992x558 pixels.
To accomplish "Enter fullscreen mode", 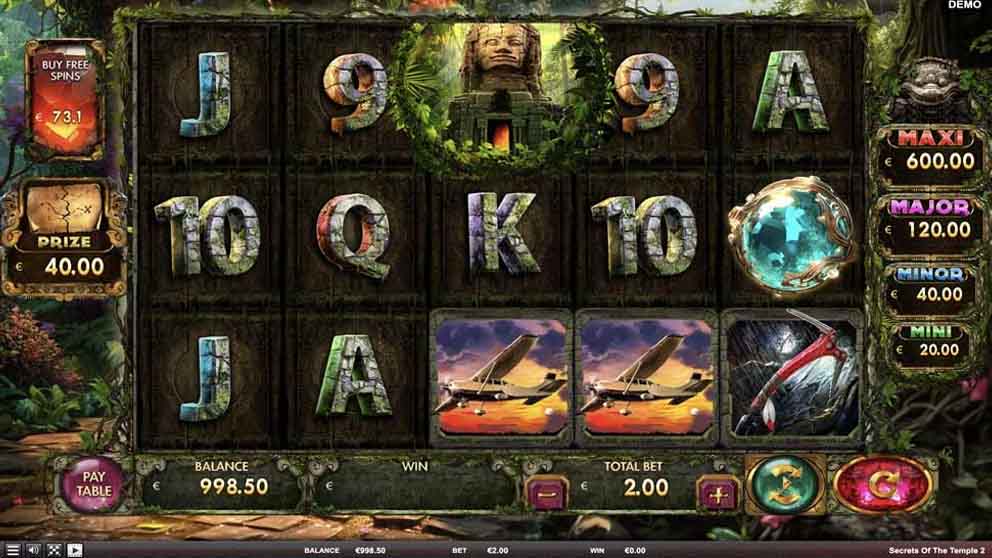I will point(54,550).
